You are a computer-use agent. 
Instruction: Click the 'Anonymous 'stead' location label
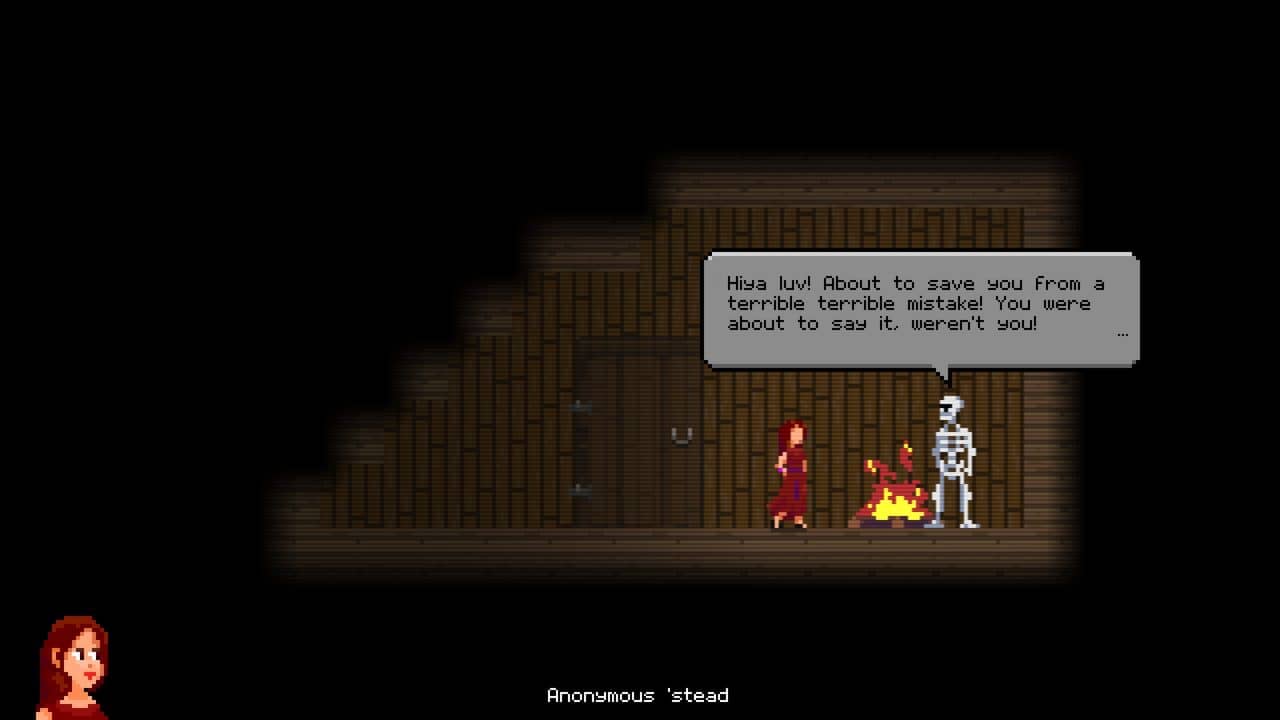tap(638, 695)
